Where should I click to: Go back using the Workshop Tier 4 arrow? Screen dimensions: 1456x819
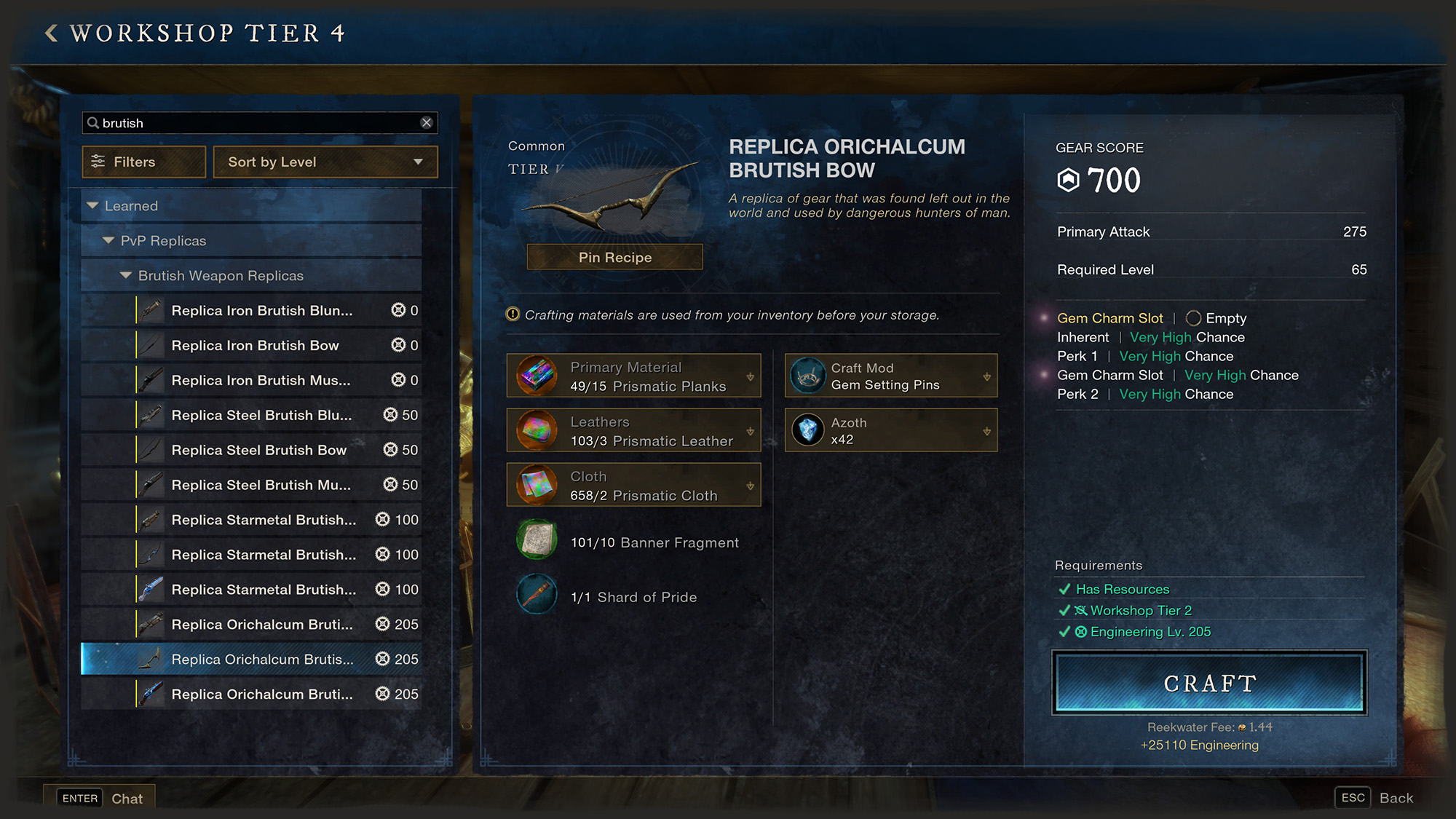click(x=51, y=33)
